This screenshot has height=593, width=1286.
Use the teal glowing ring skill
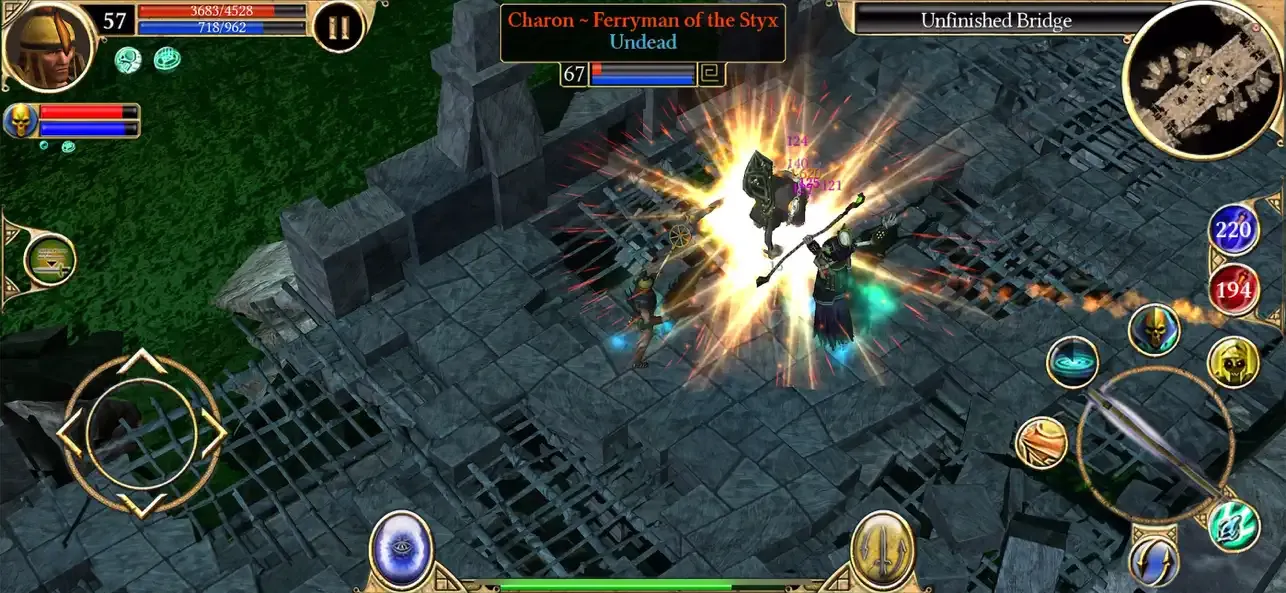pyautogui.click(x=1073, y=362)
